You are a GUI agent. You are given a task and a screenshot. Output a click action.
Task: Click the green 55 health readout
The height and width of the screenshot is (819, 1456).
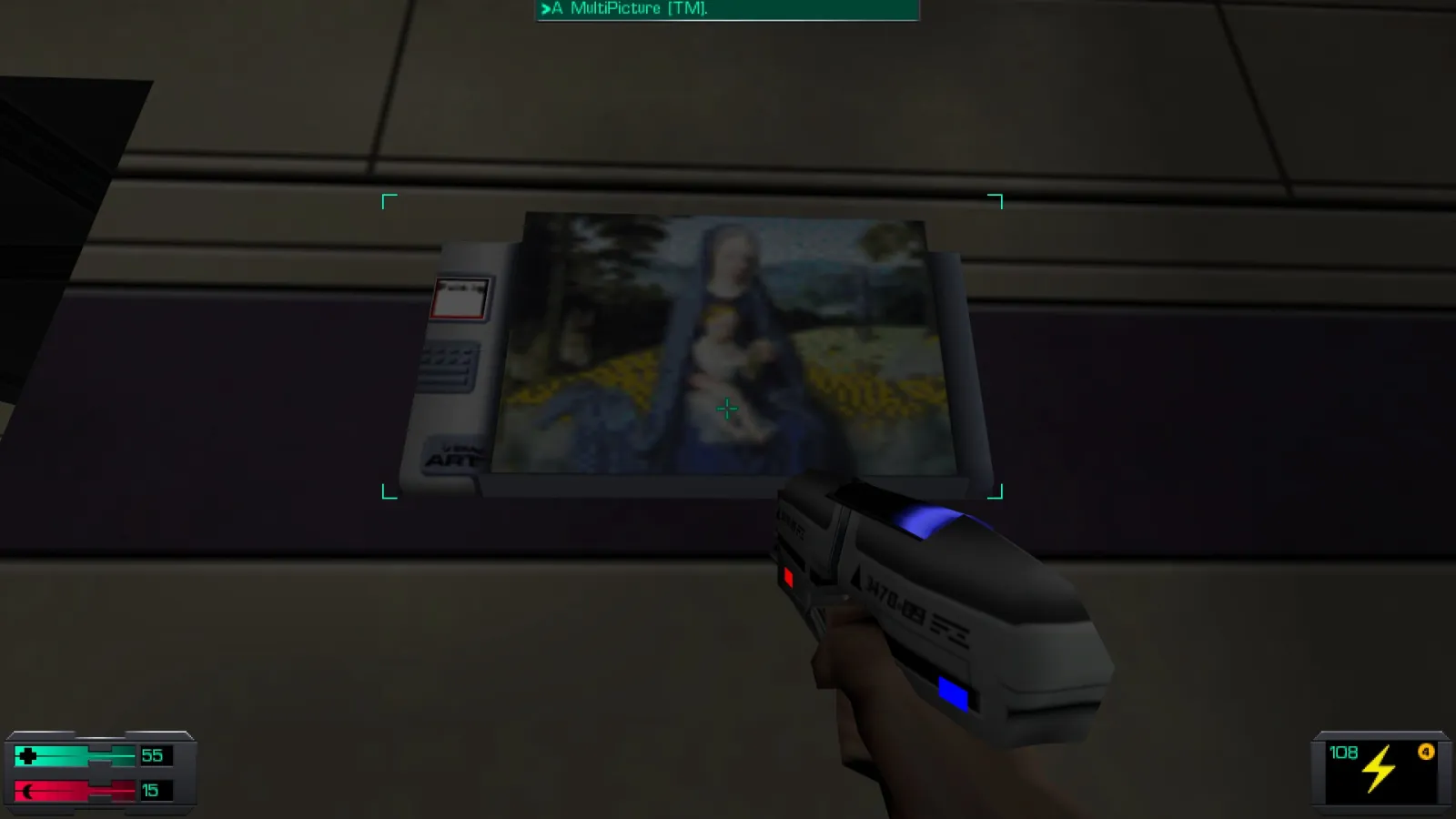coord(151,754)
